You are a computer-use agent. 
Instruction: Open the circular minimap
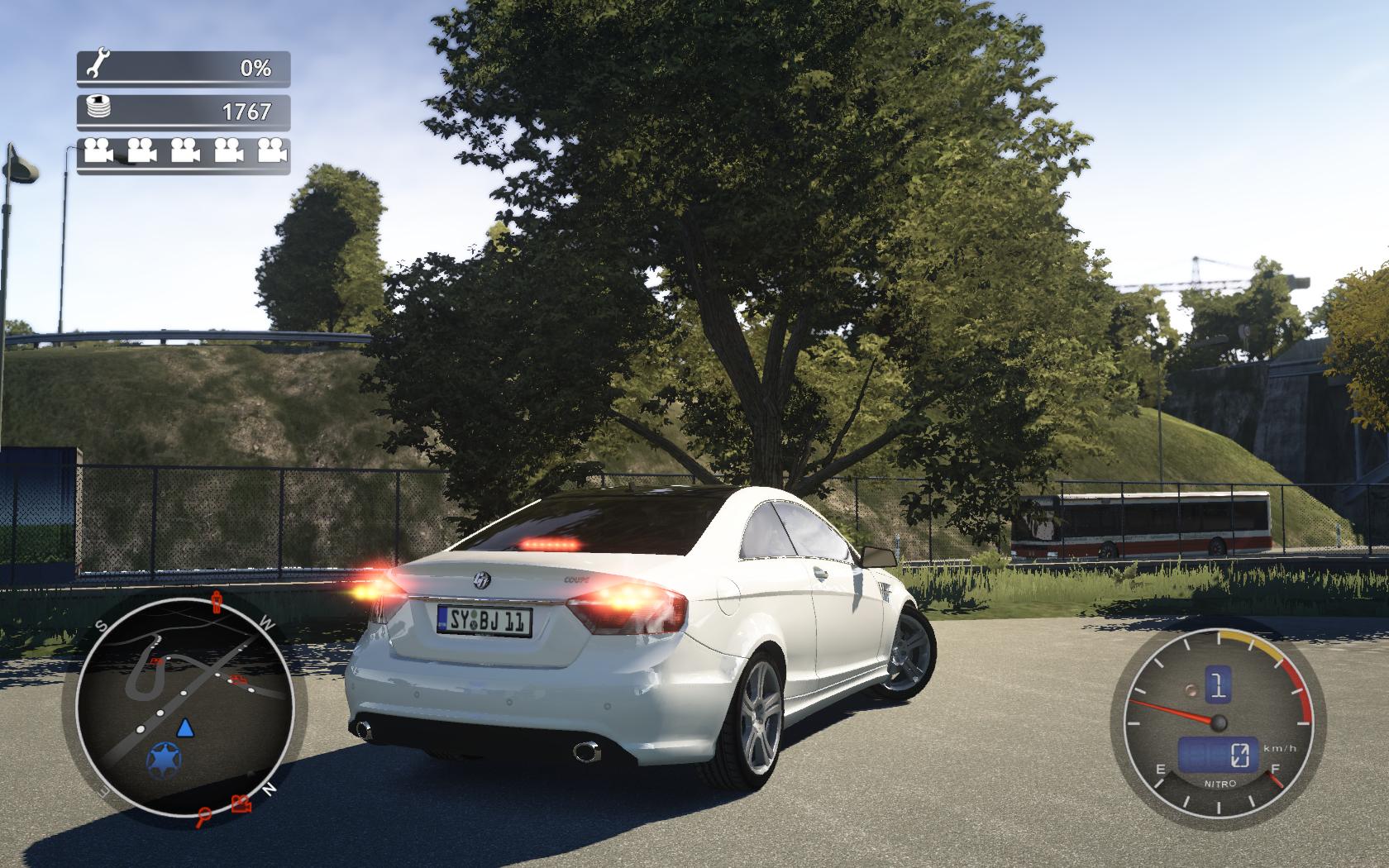[x=184, y=701]
